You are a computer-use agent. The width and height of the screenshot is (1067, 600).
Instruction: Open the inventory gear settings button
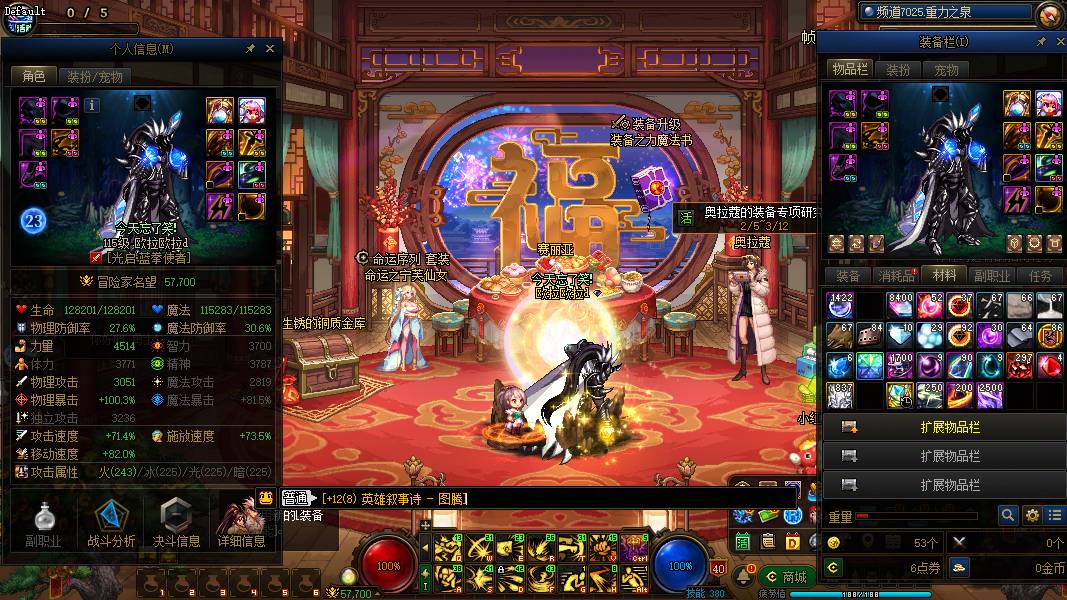1033,516
